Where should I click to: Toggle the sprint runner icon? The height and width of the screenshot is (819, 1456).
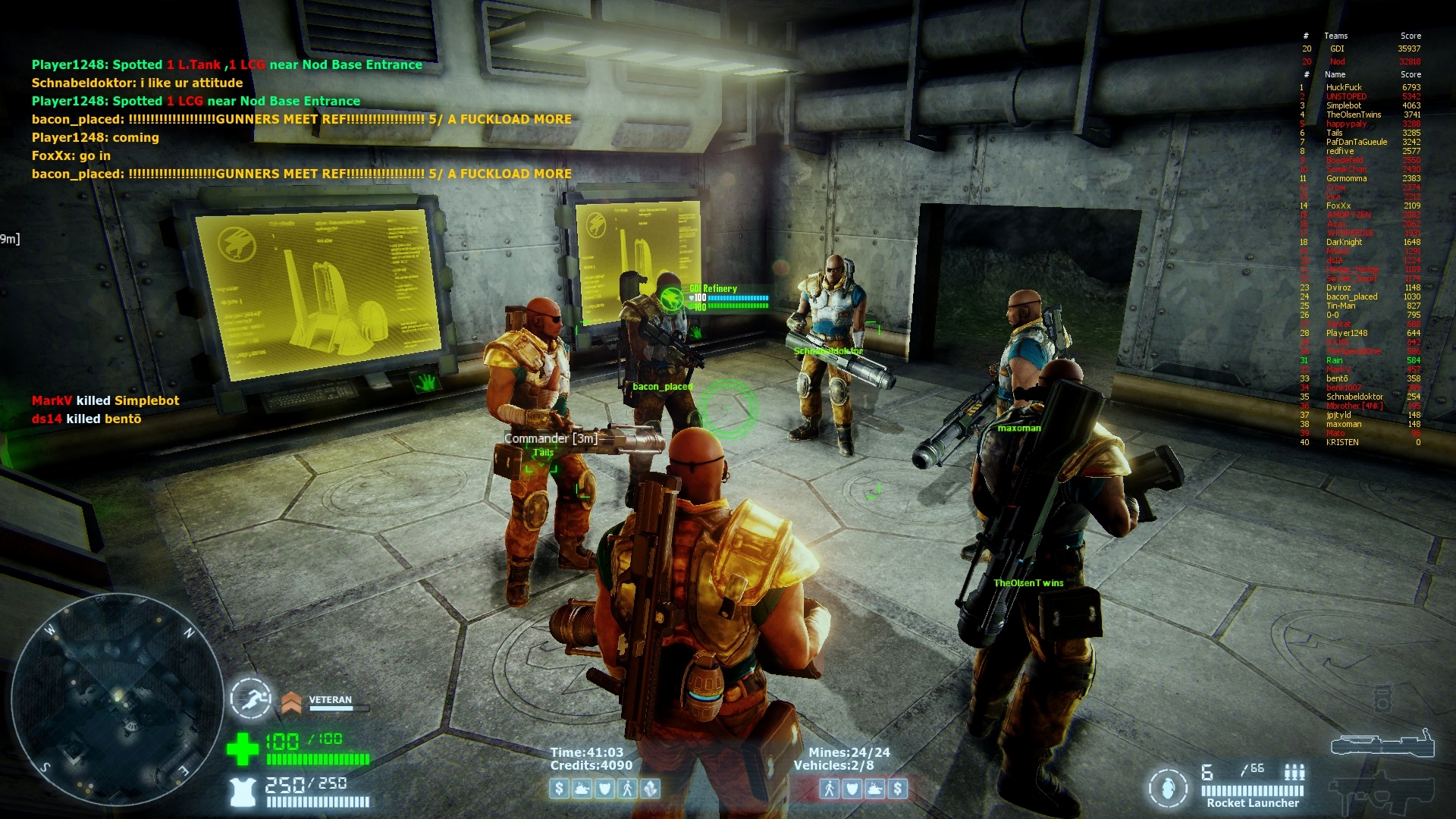pyautogui.click(x=251, y=698)
